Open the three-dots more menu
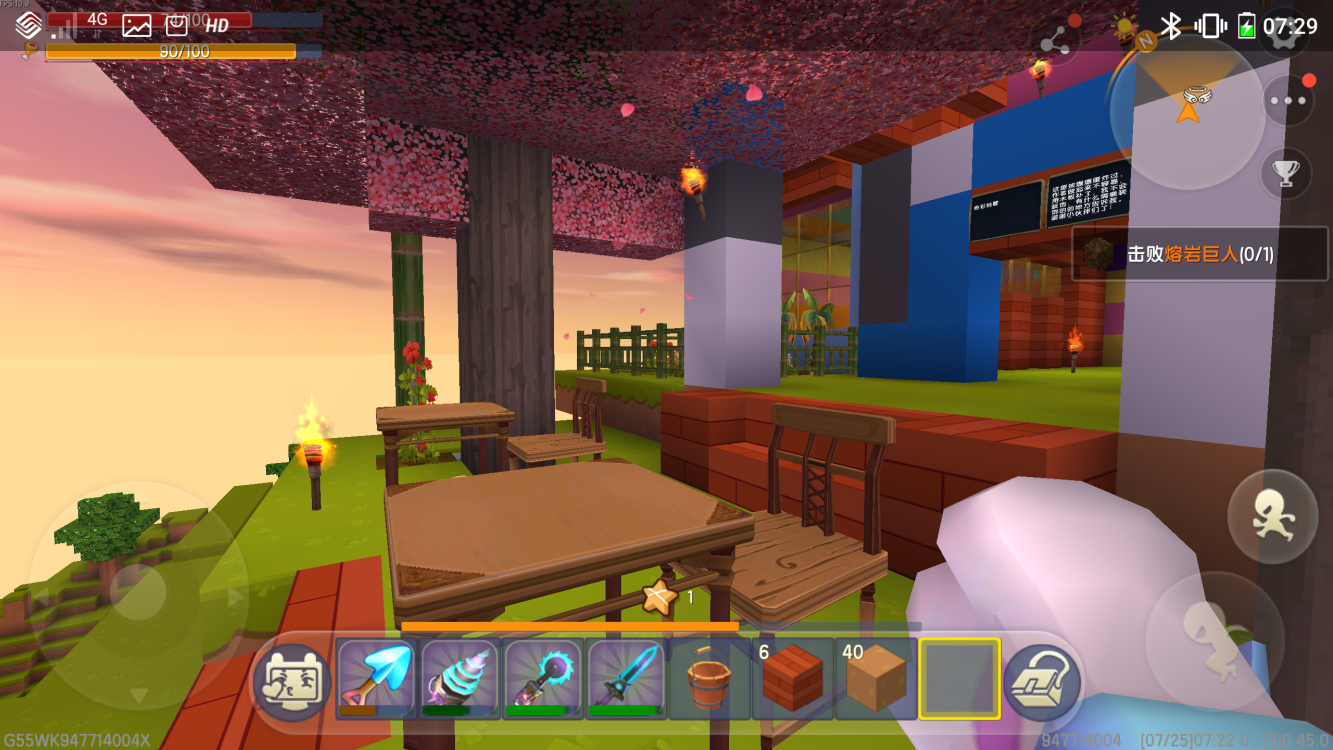 (x=1287, y=101)
